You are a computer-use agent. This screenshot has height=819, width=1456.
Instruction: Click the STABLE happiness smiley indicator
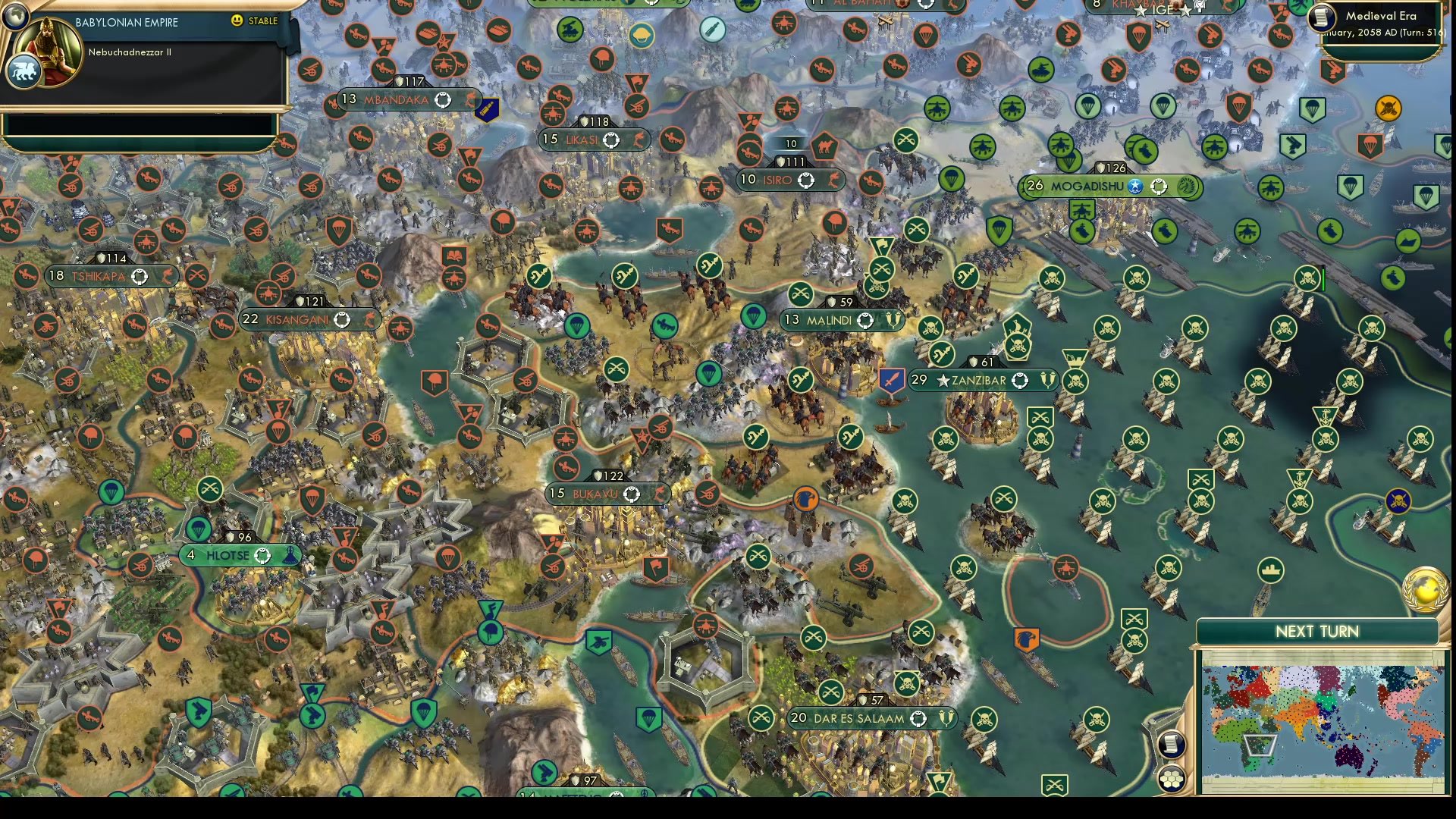tap(238, 21)
